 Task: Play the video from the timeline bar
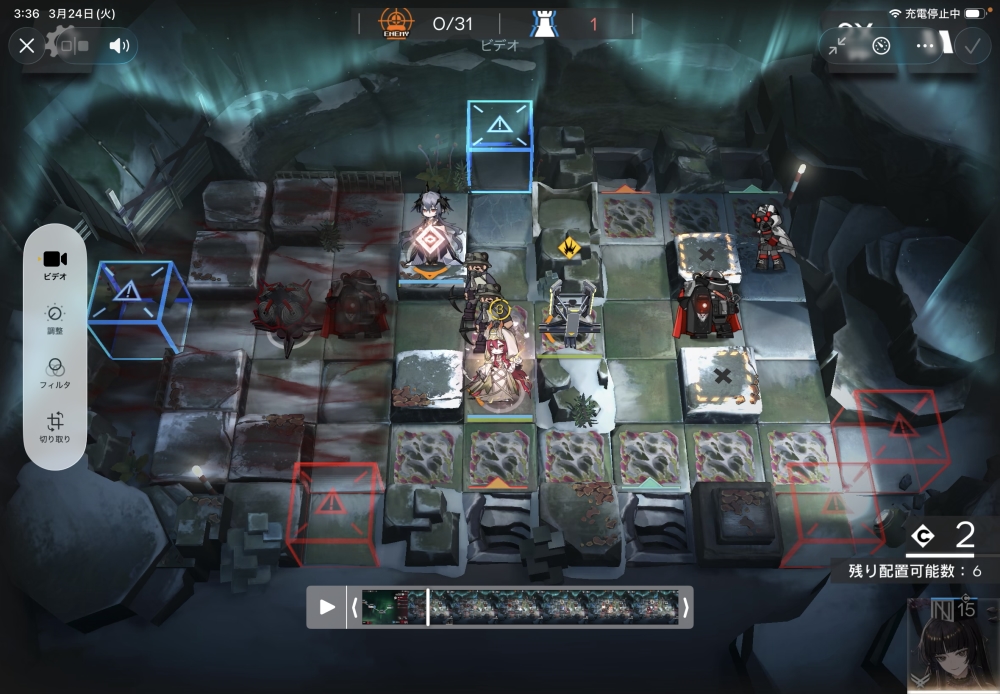click(x=327, y=606)
